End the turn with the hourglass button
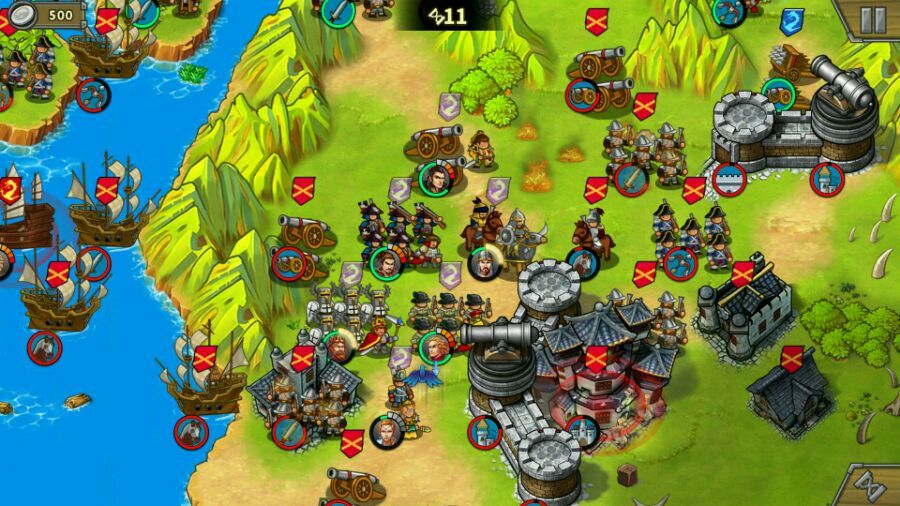 (x=868, y=487)
